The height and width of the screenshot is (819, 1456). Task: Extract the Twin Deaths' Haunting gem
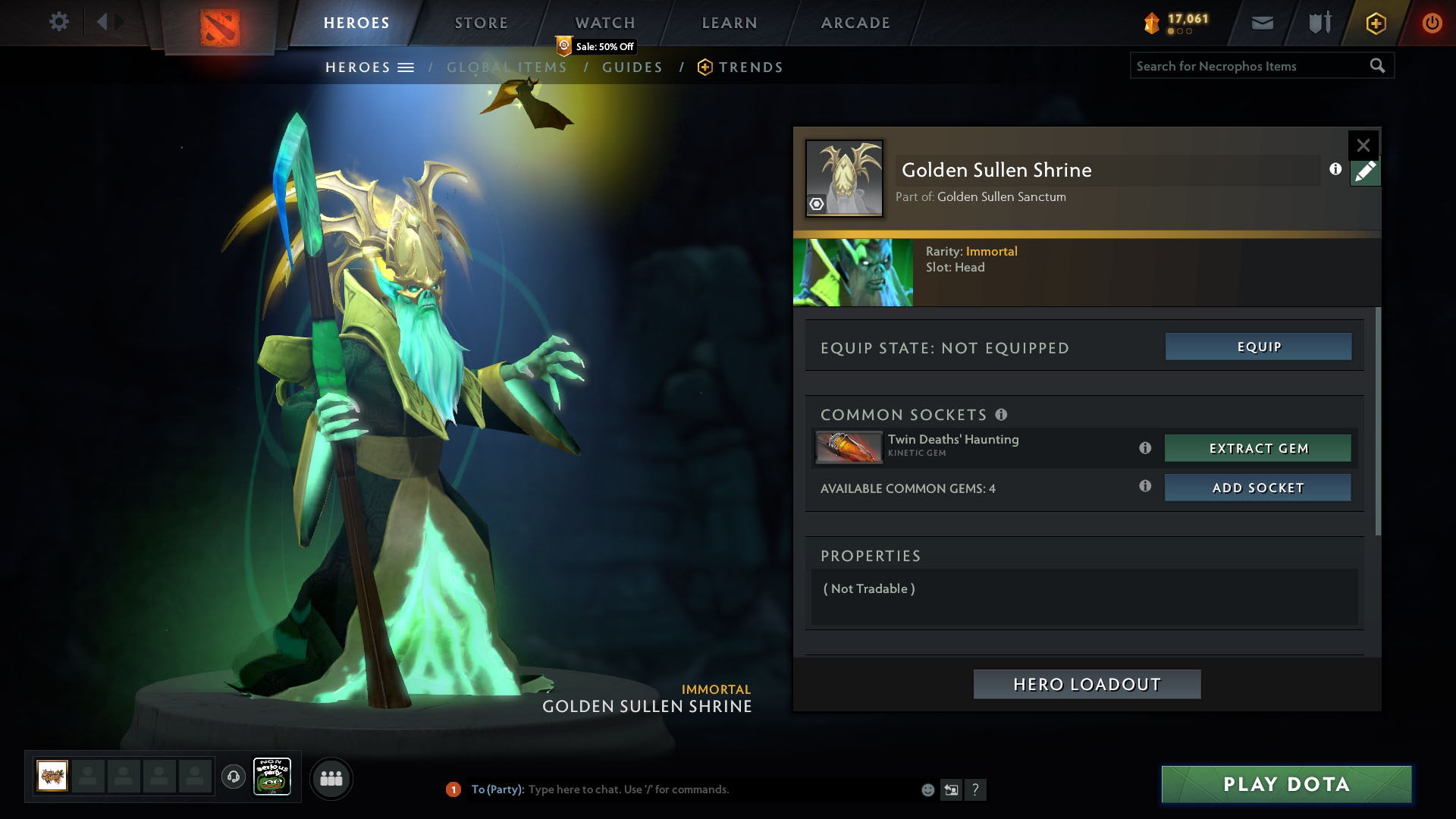point(1257,448)
